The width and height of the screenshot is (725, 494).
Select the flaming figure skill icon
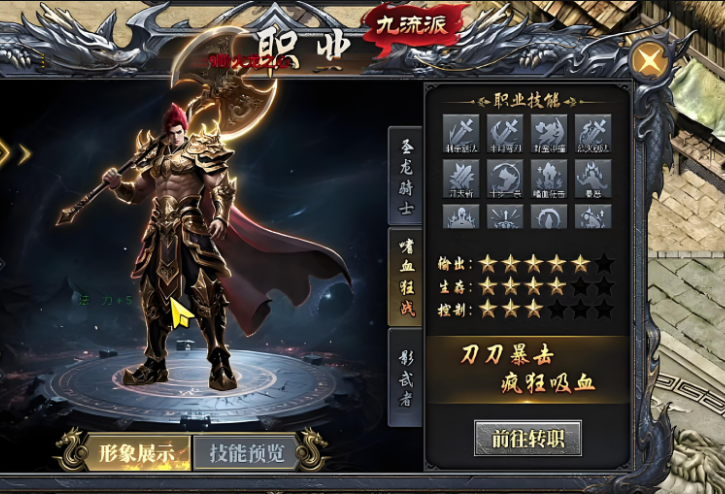pos(592,177)
